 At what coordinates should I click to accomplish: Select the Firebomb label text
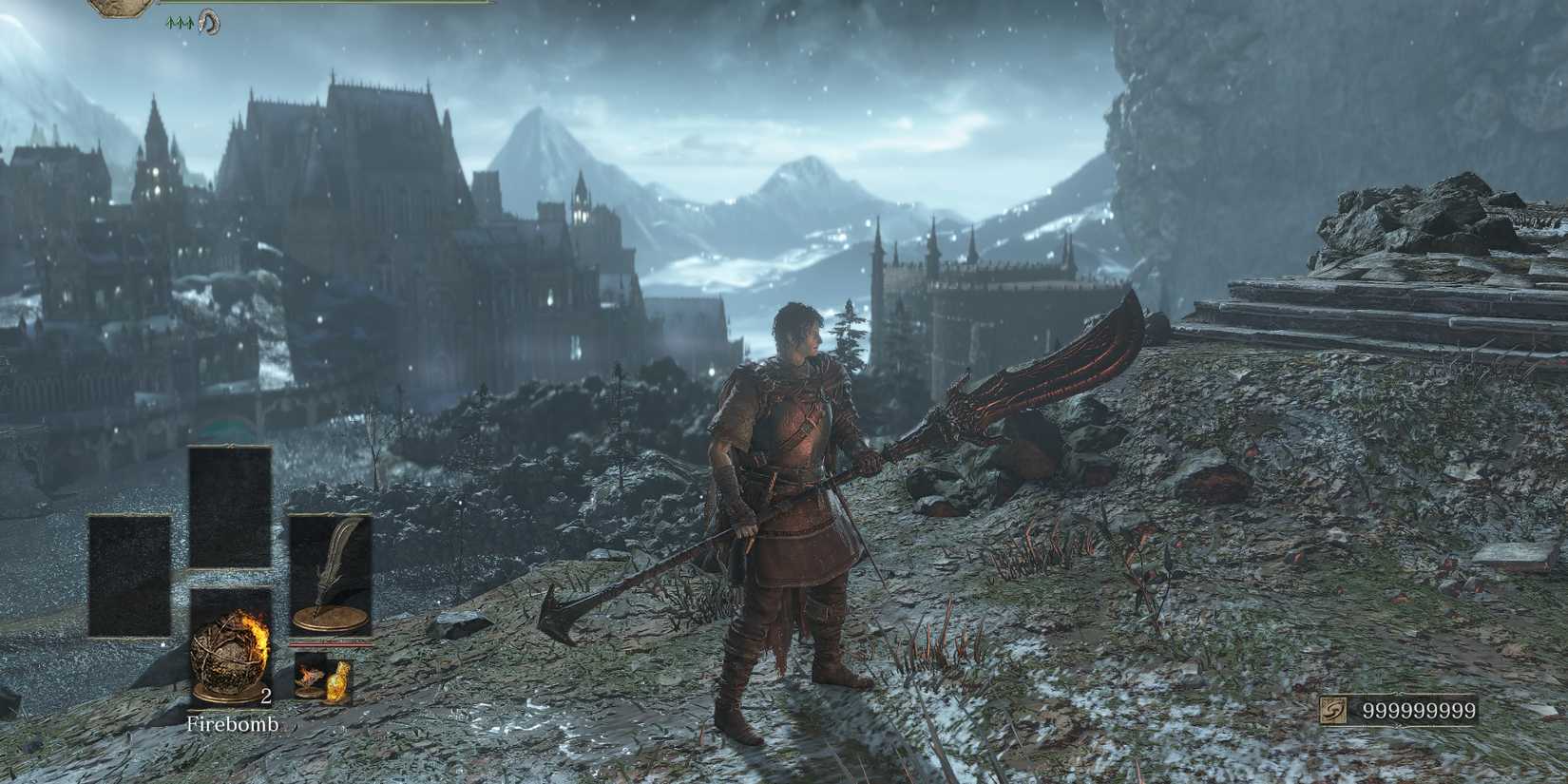pos(232,724)
